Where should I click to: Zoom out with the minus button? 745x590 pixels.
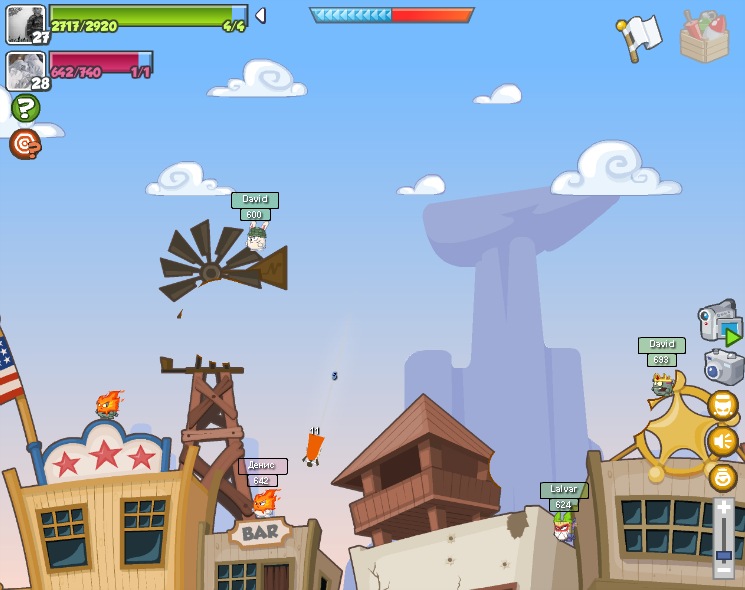tap(723, 569)
